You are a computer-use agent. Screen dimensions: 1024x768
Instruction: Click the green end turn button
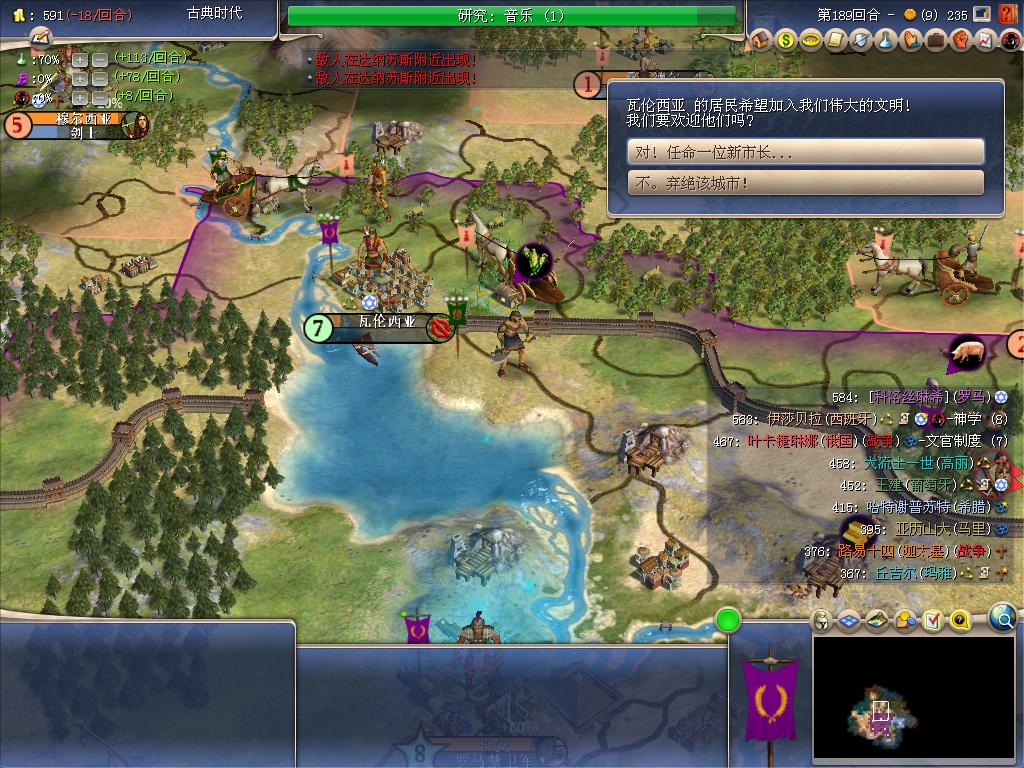click(728, 621)
